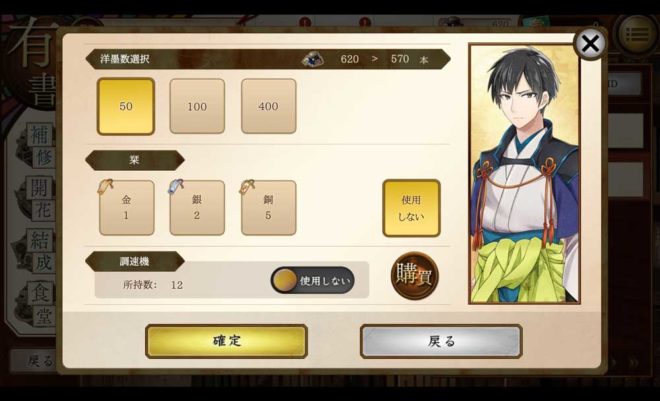Select the 50 ink amount option
The width and height of the screenshot is (660, 401).
tap(126, 106)
